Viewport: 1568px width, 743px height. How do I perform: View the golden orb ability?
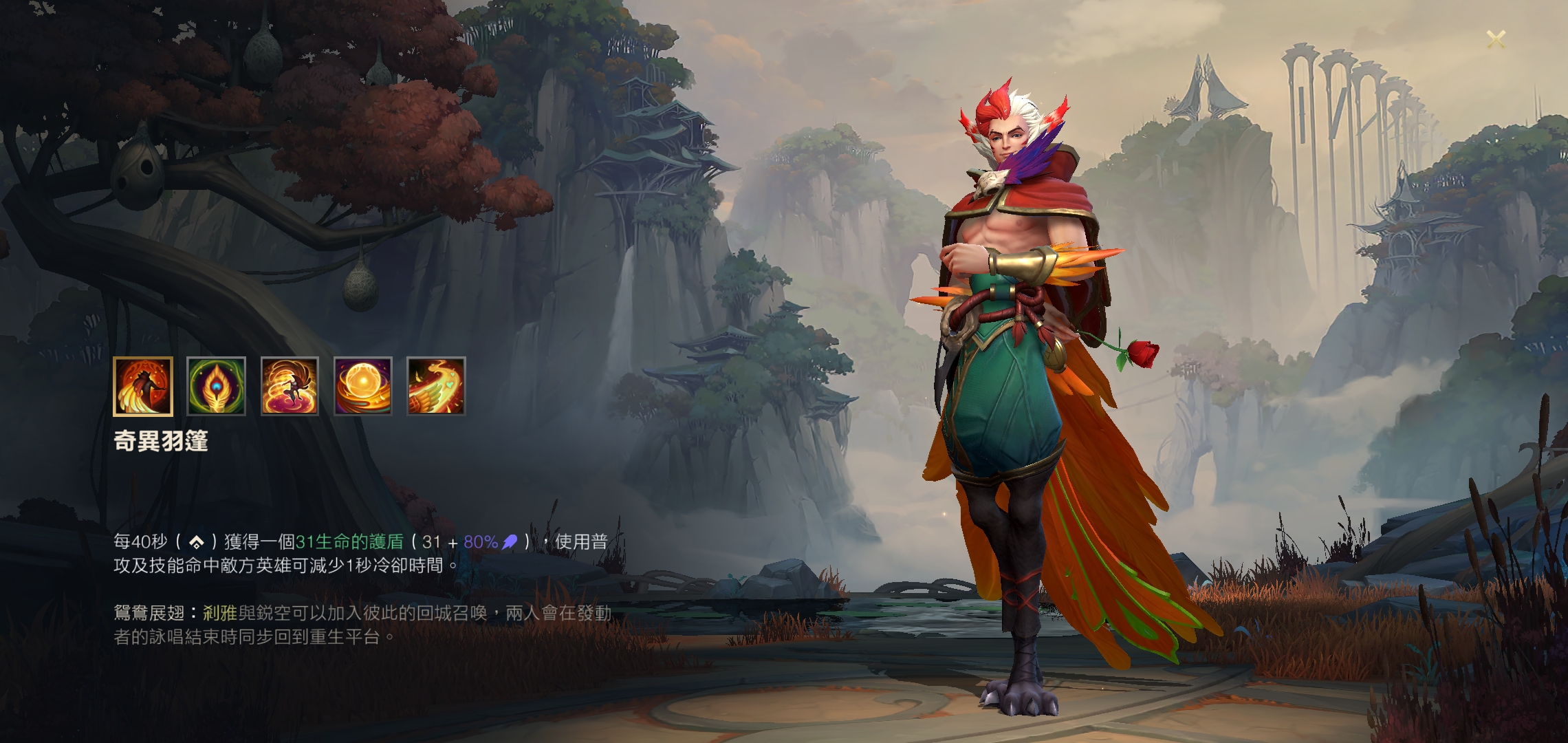363,387
